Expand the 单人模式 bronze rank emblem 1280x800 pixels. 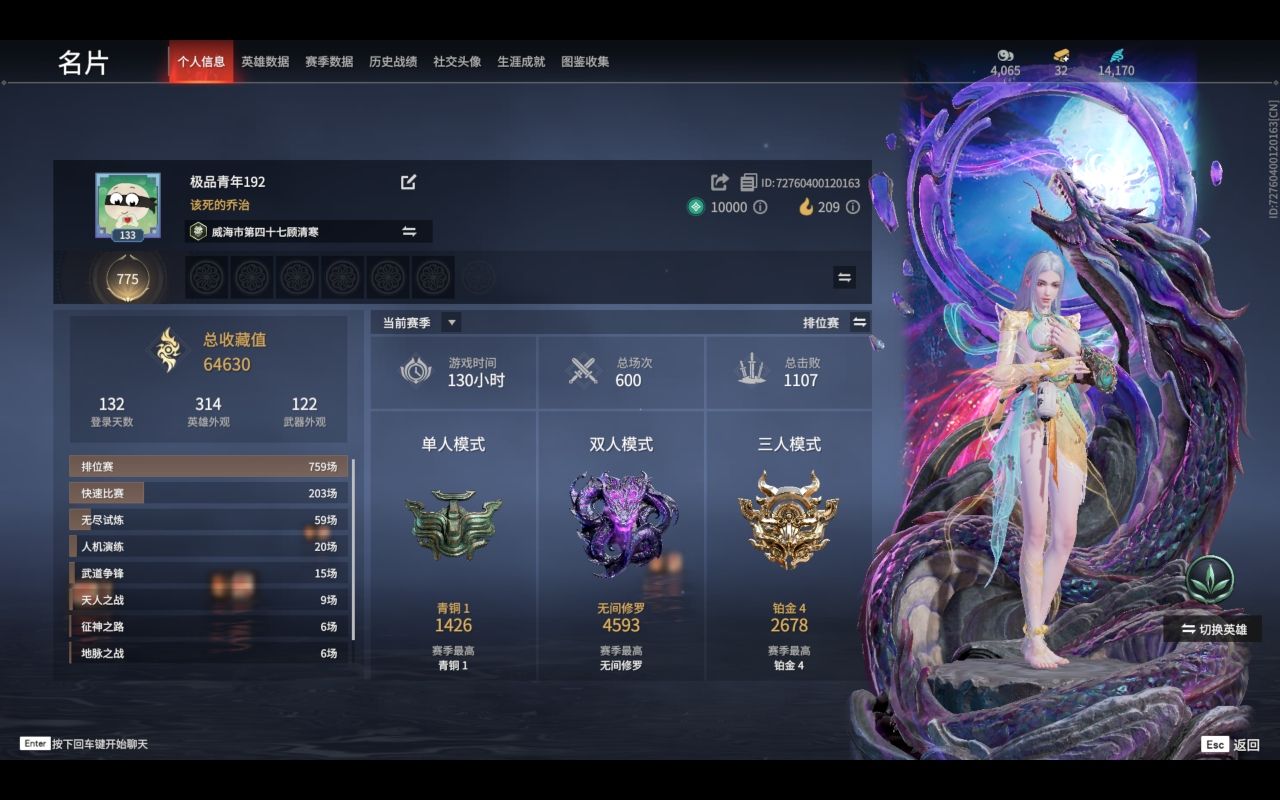tap(450, 525)
